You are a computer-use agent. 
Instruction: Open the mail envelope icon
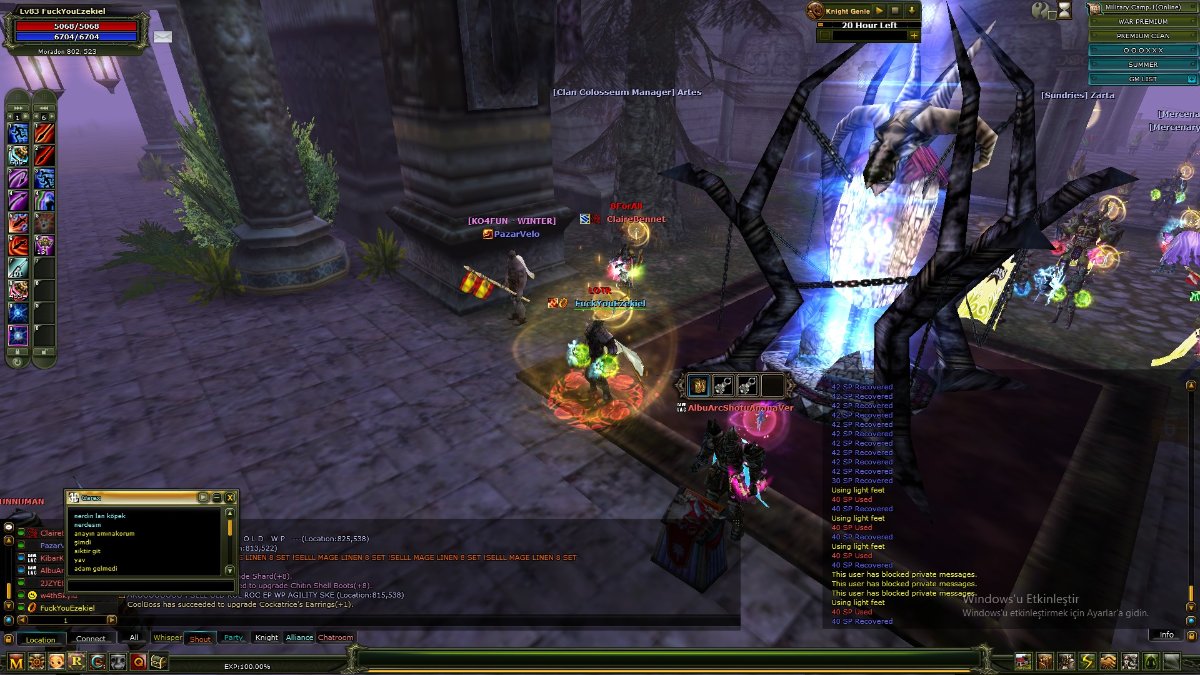pyautogui.click(x=162, y=37)
